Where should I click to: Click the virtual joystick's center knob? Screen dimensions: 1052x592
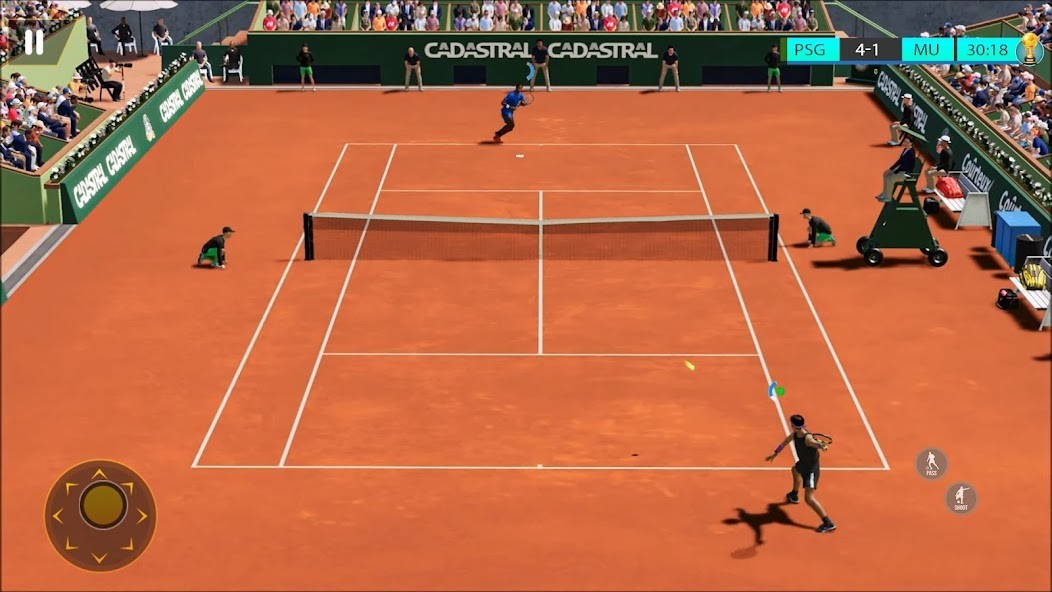coord(102,506)
